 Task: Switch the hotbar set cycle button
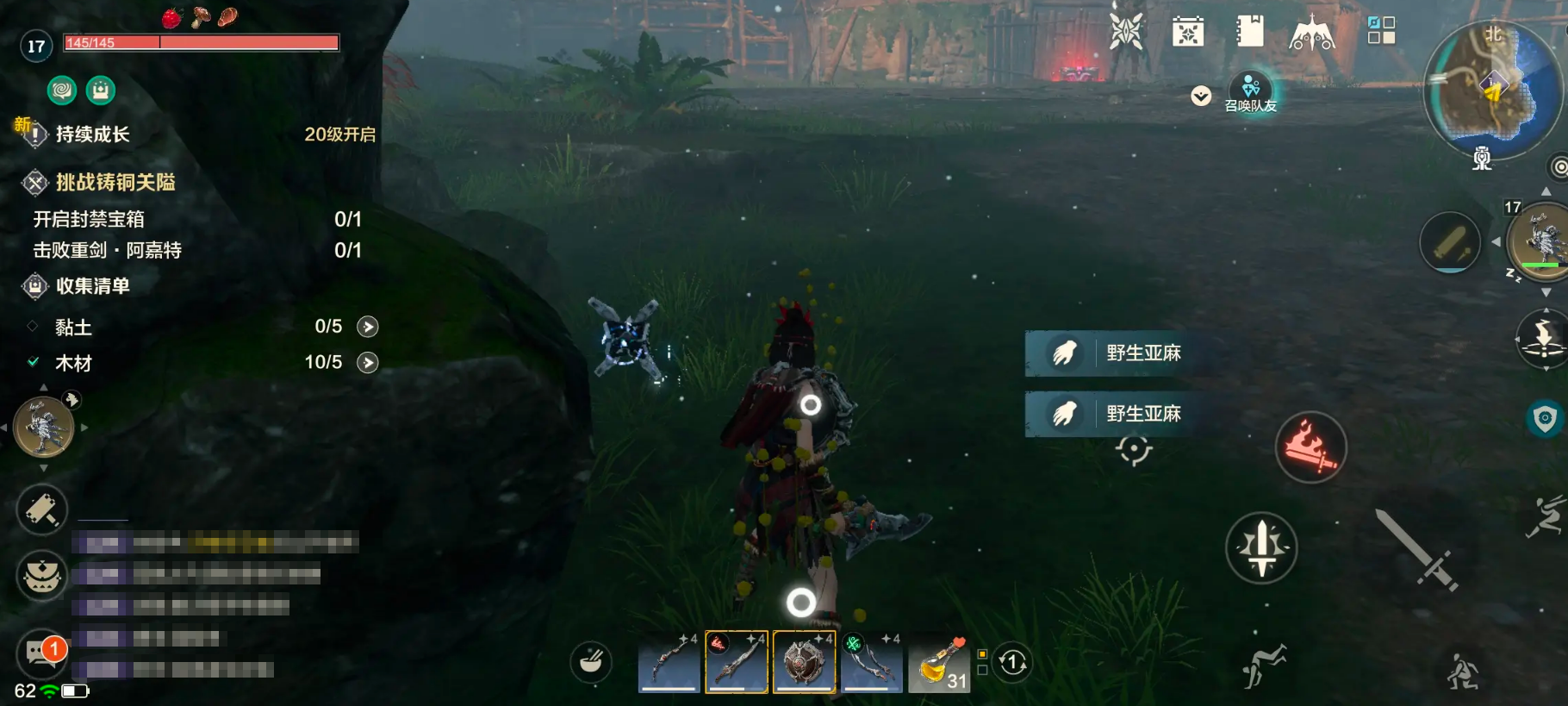[1012, 663]
